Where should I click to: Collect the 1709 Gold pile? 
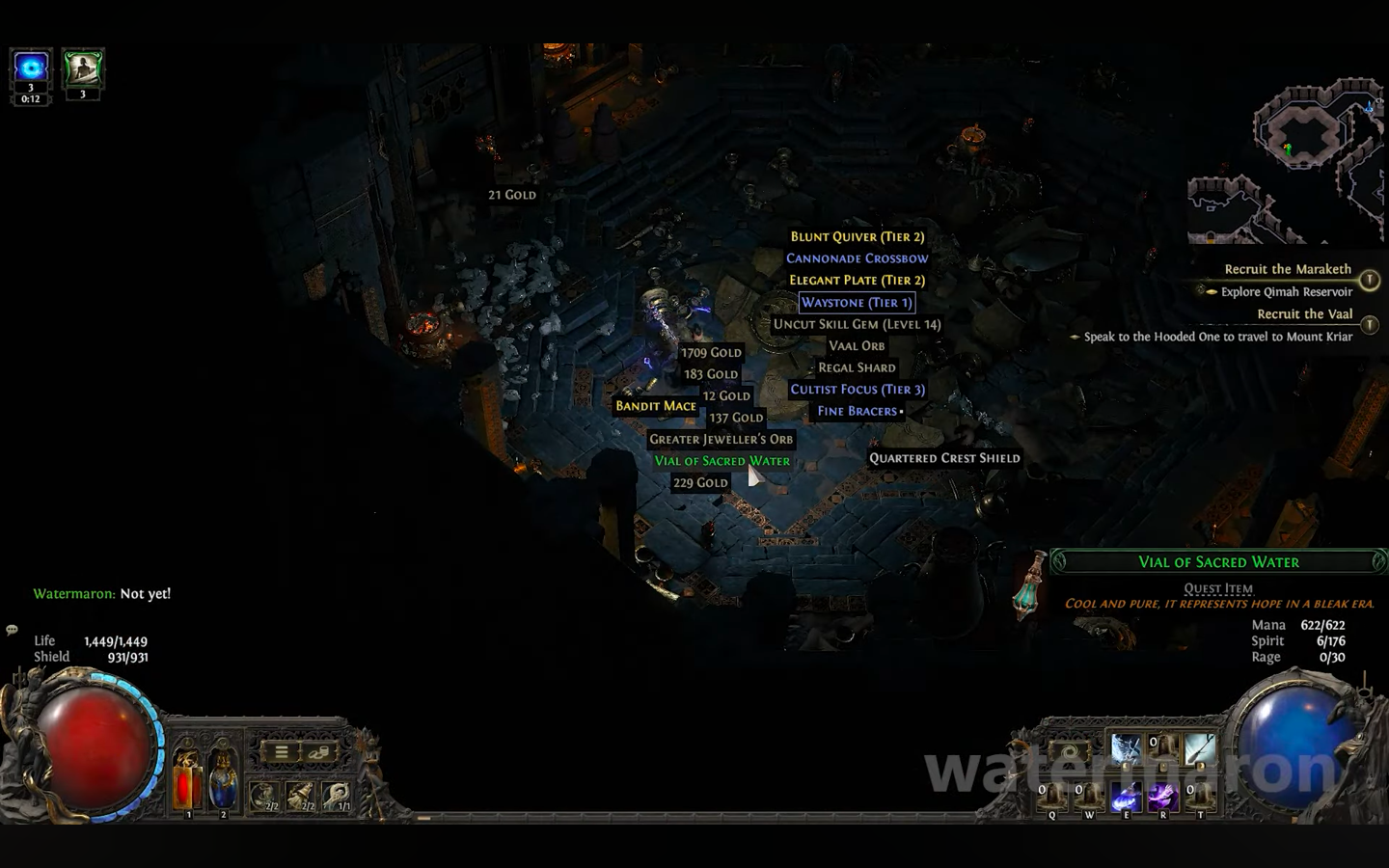(x=711, y=352)
